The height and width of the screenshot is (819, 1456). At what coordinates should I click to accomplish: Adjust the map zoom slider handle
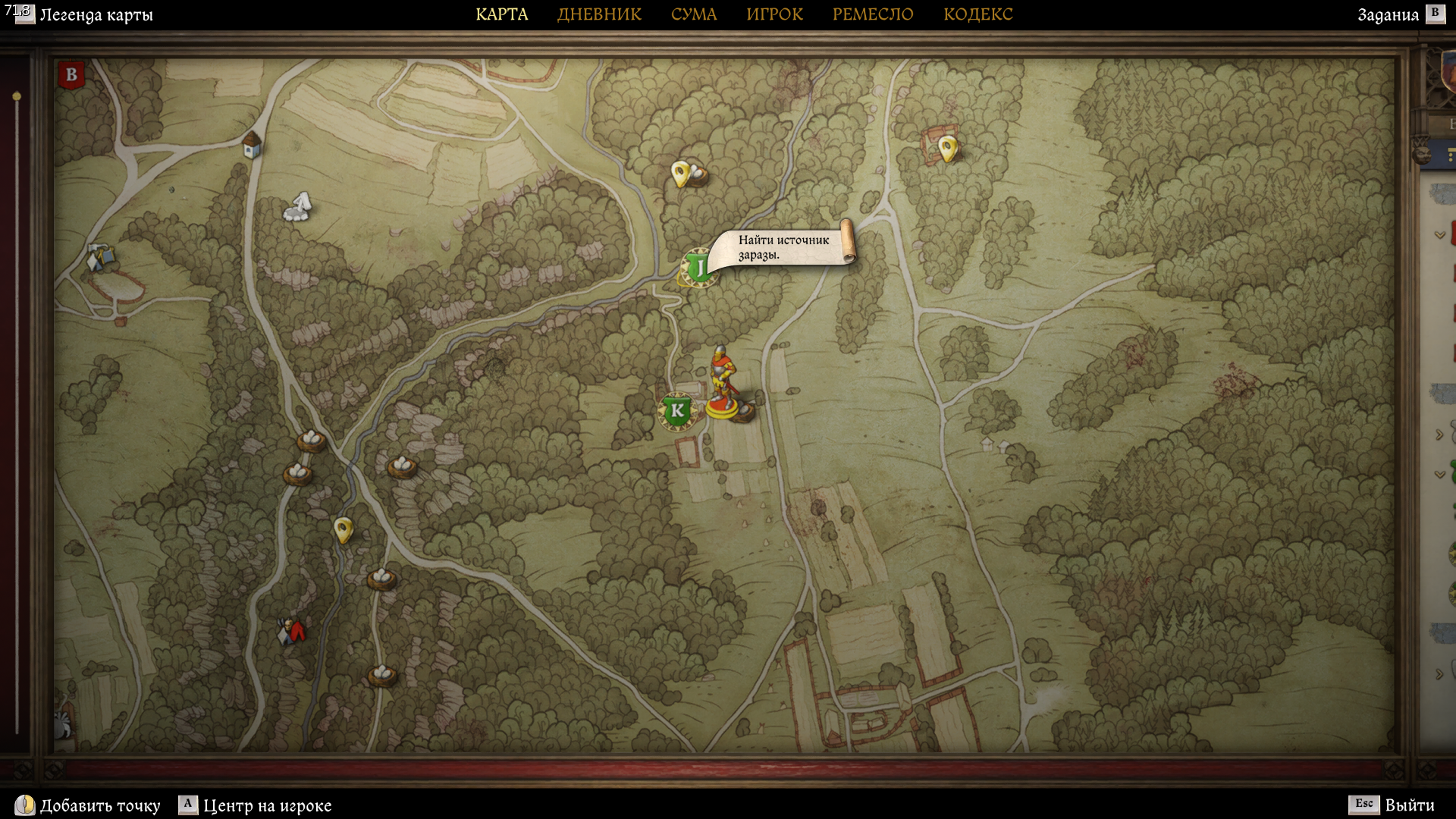17,96
